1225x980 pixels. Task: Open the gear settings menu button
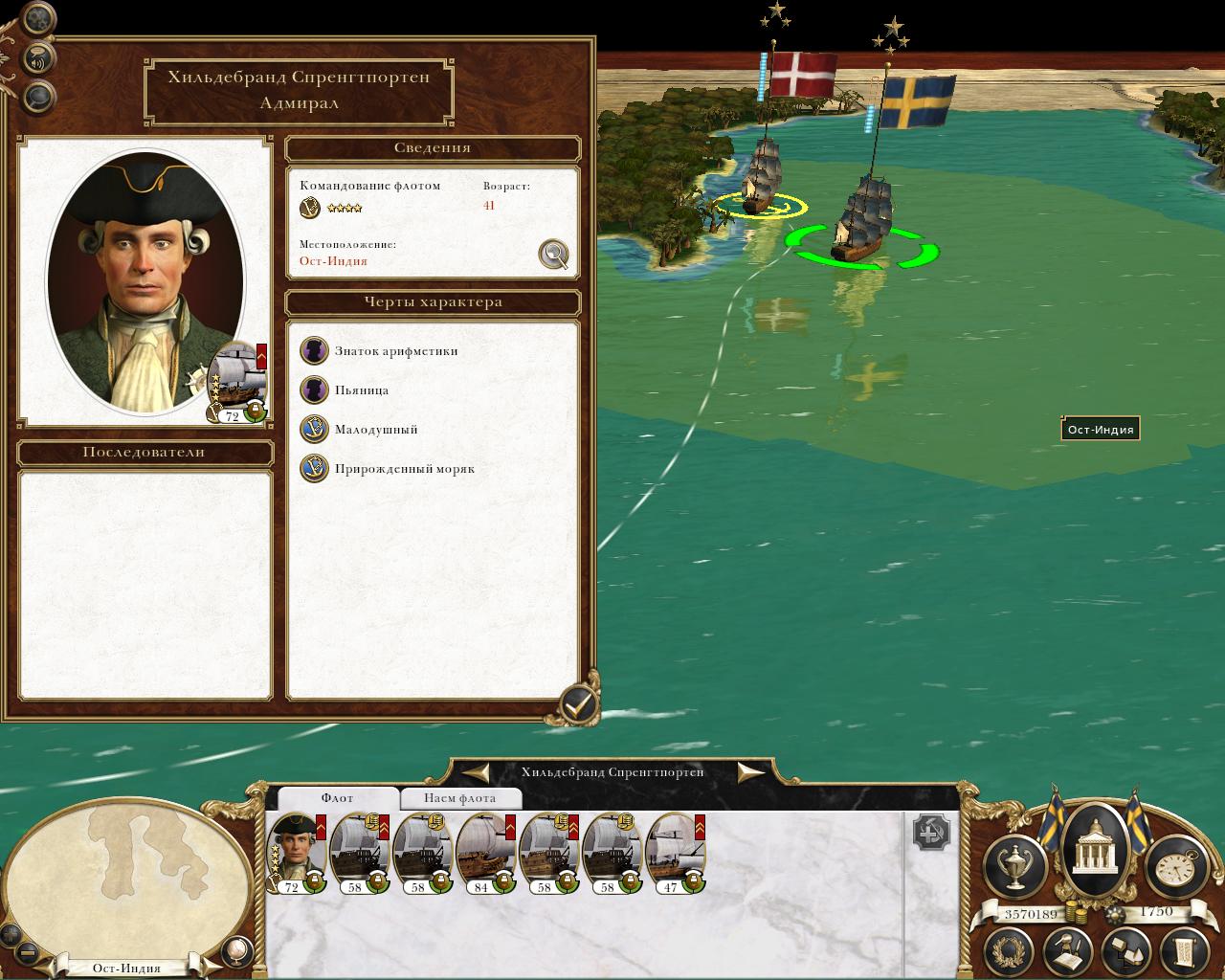(x=36, y=18)
